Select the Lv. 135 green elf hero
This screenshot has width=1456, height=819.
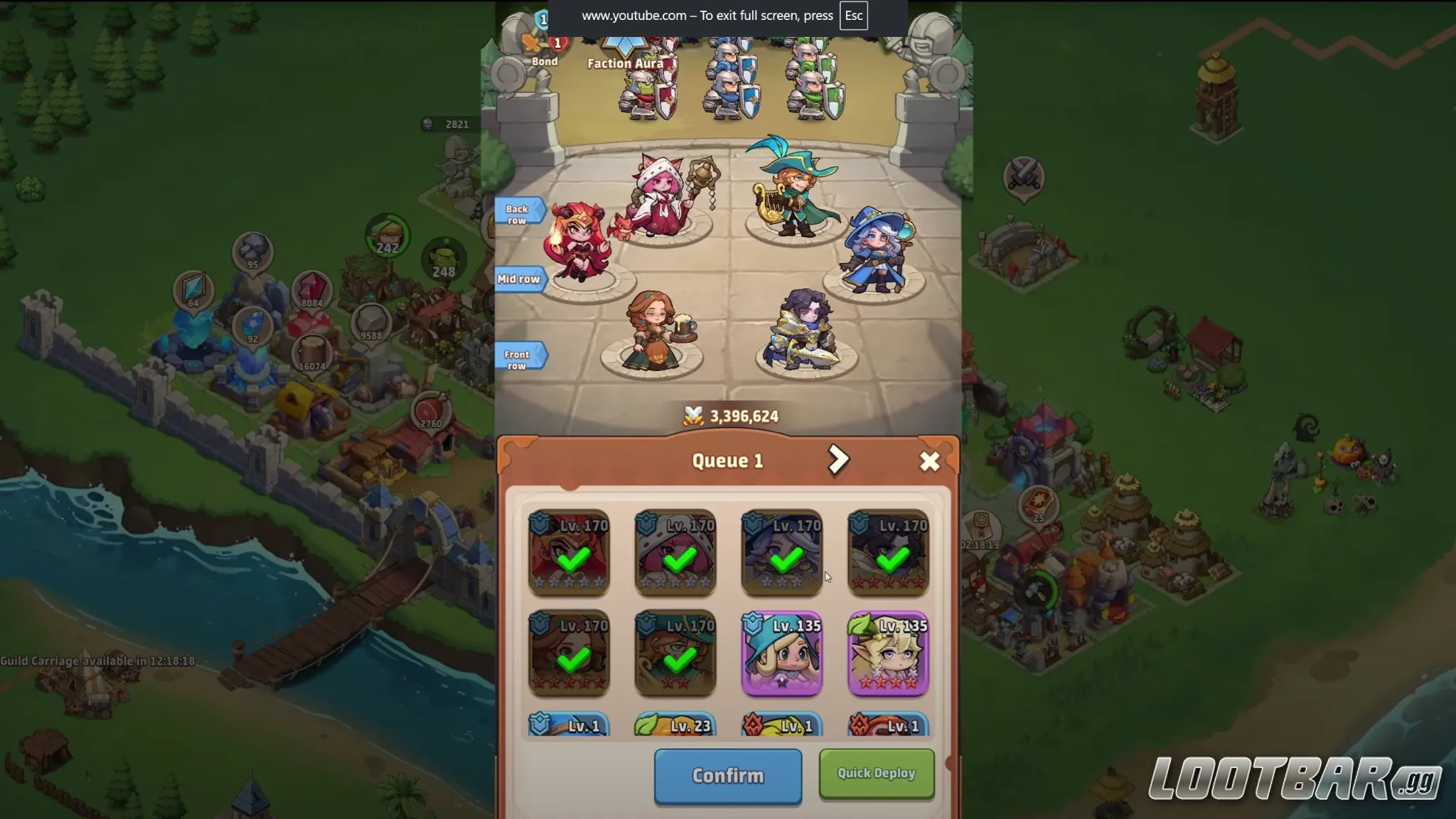coord(889,654)
